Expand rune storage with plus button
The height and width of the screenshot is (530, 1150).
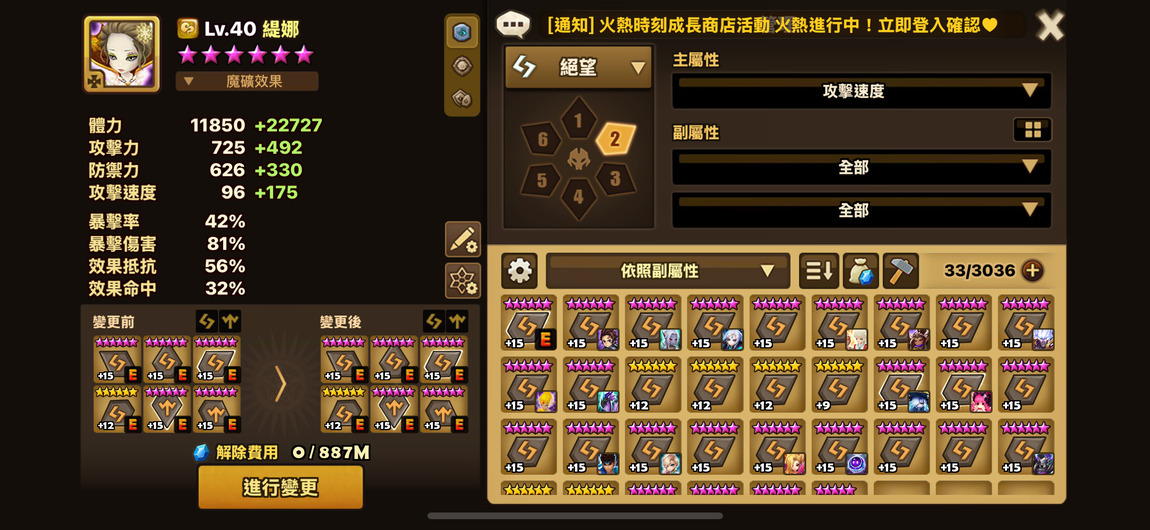click(1032, 271)
